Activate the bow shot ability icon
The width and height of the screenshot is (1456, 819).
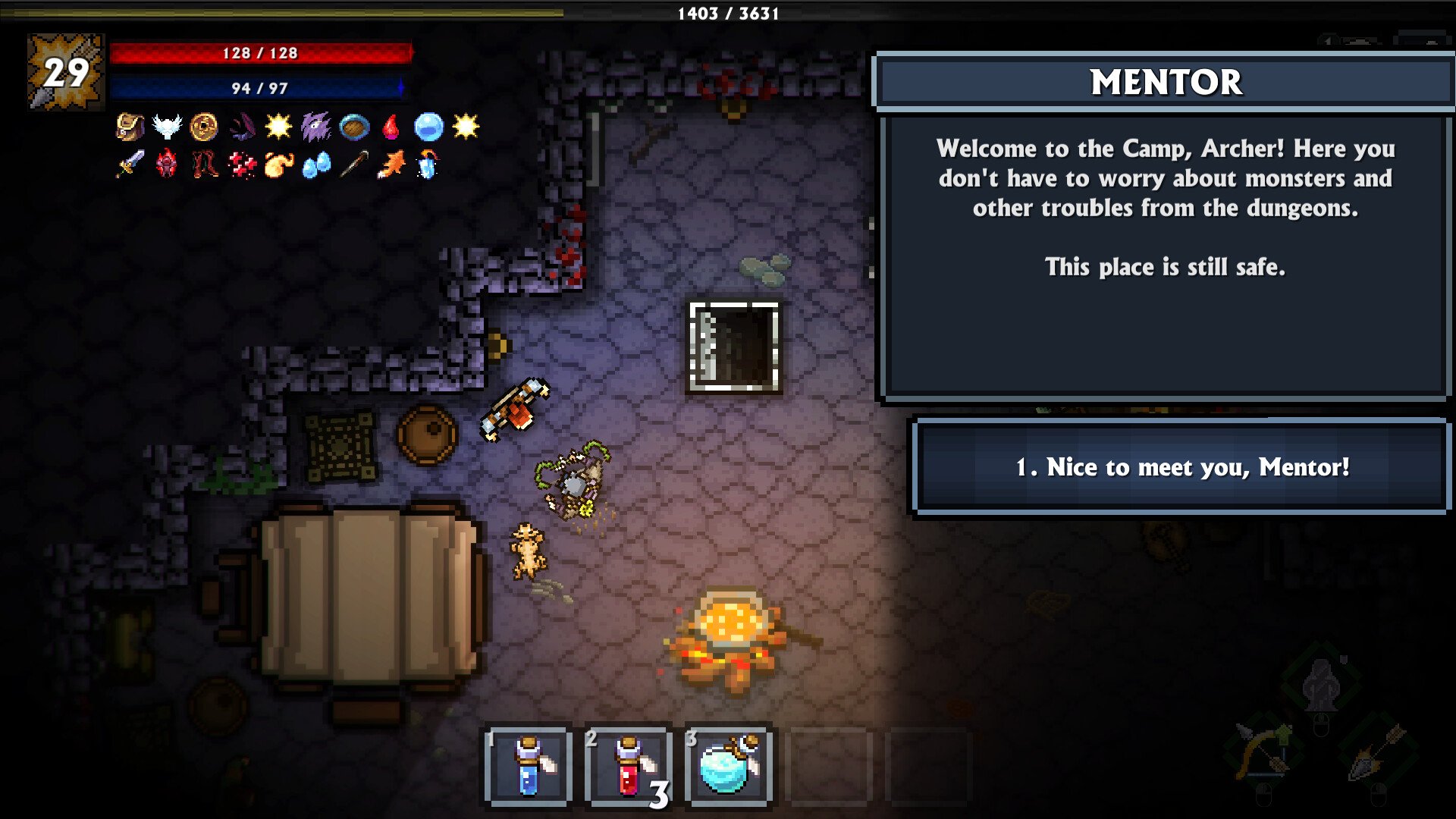coord(1262,752)
